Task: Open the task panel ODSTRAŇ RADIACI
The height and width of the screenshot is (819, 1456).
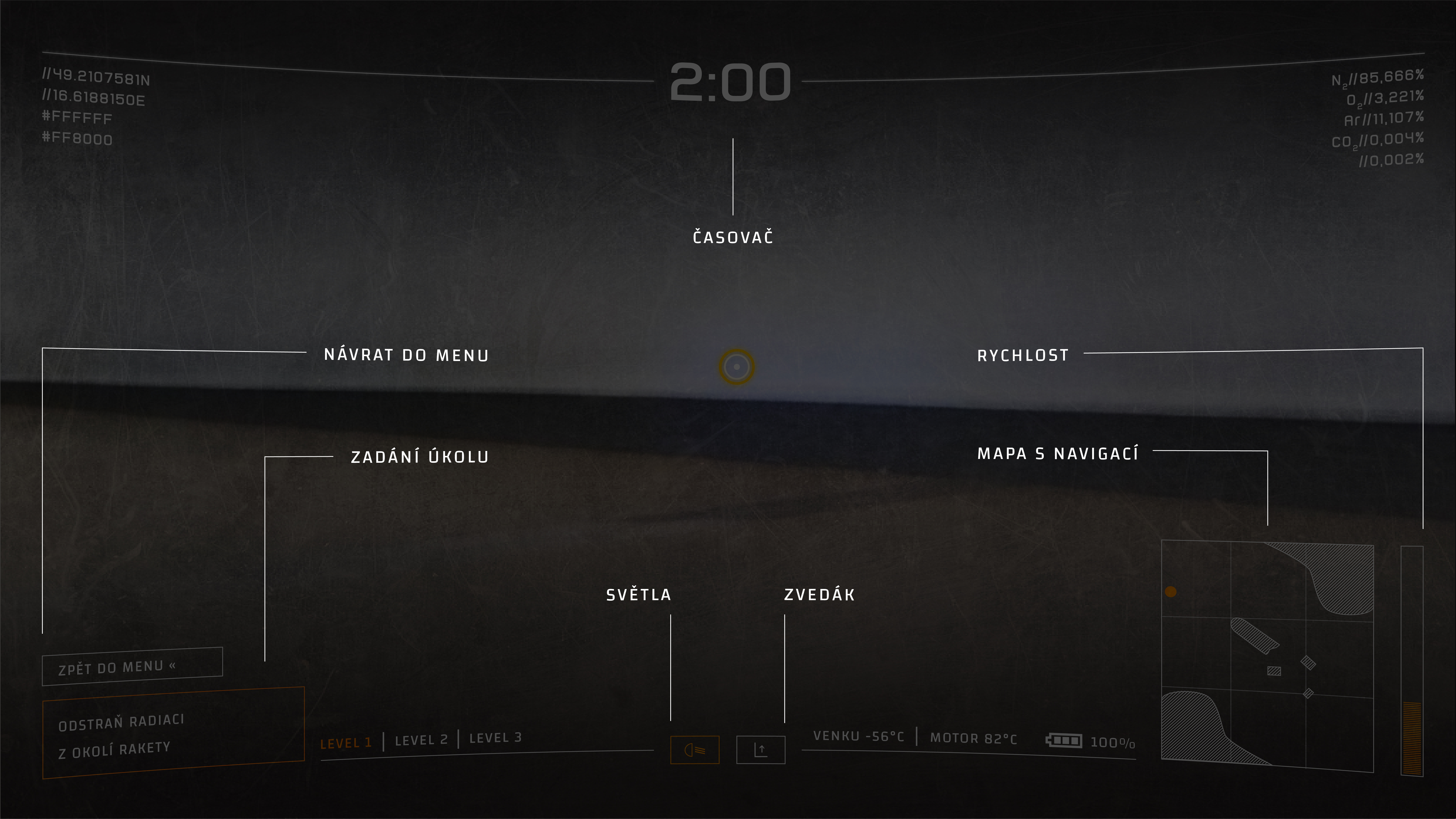Action: click(x=173, y=733)
